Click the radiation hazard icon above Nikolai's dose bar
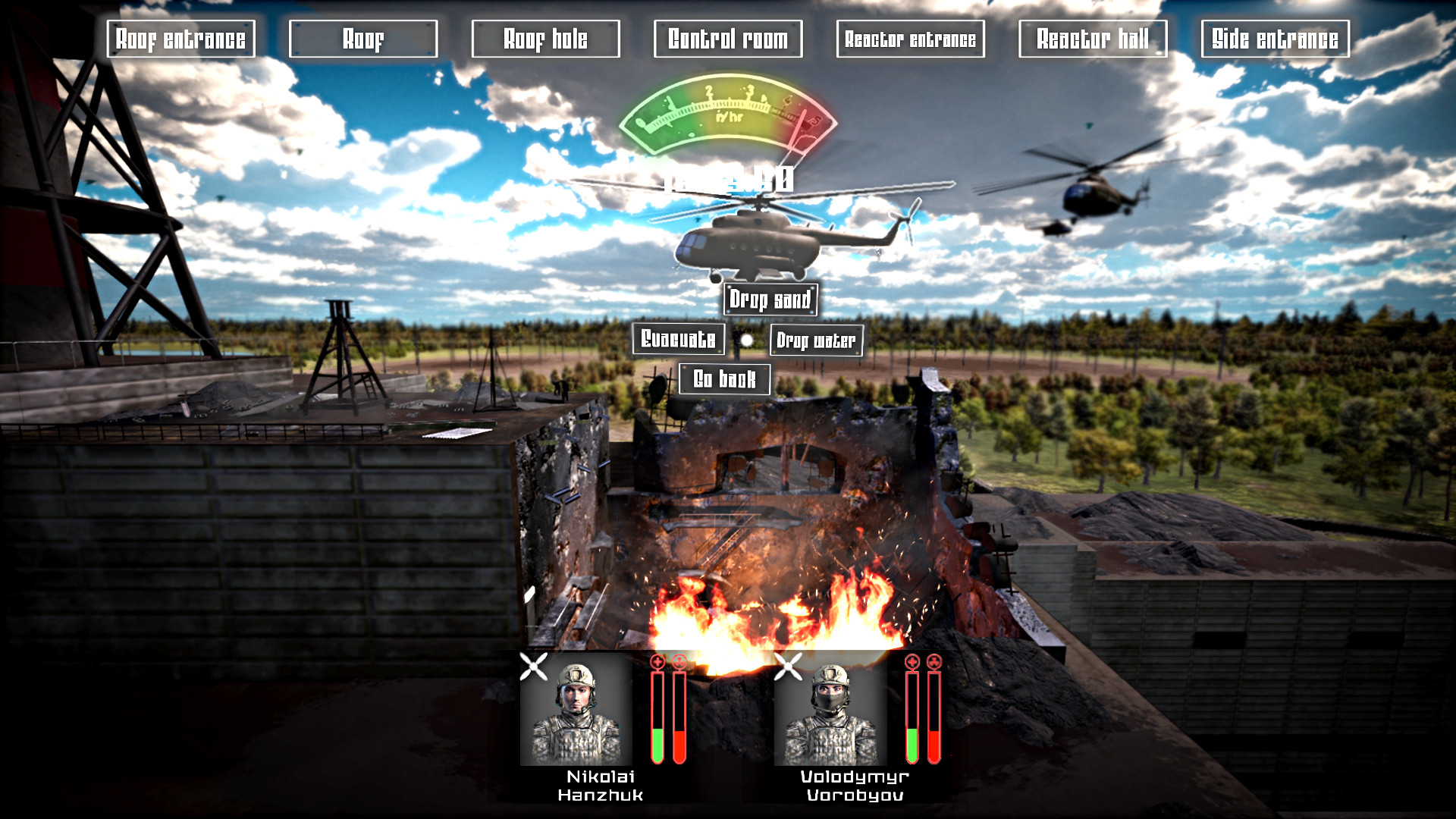 pos(678,661)
